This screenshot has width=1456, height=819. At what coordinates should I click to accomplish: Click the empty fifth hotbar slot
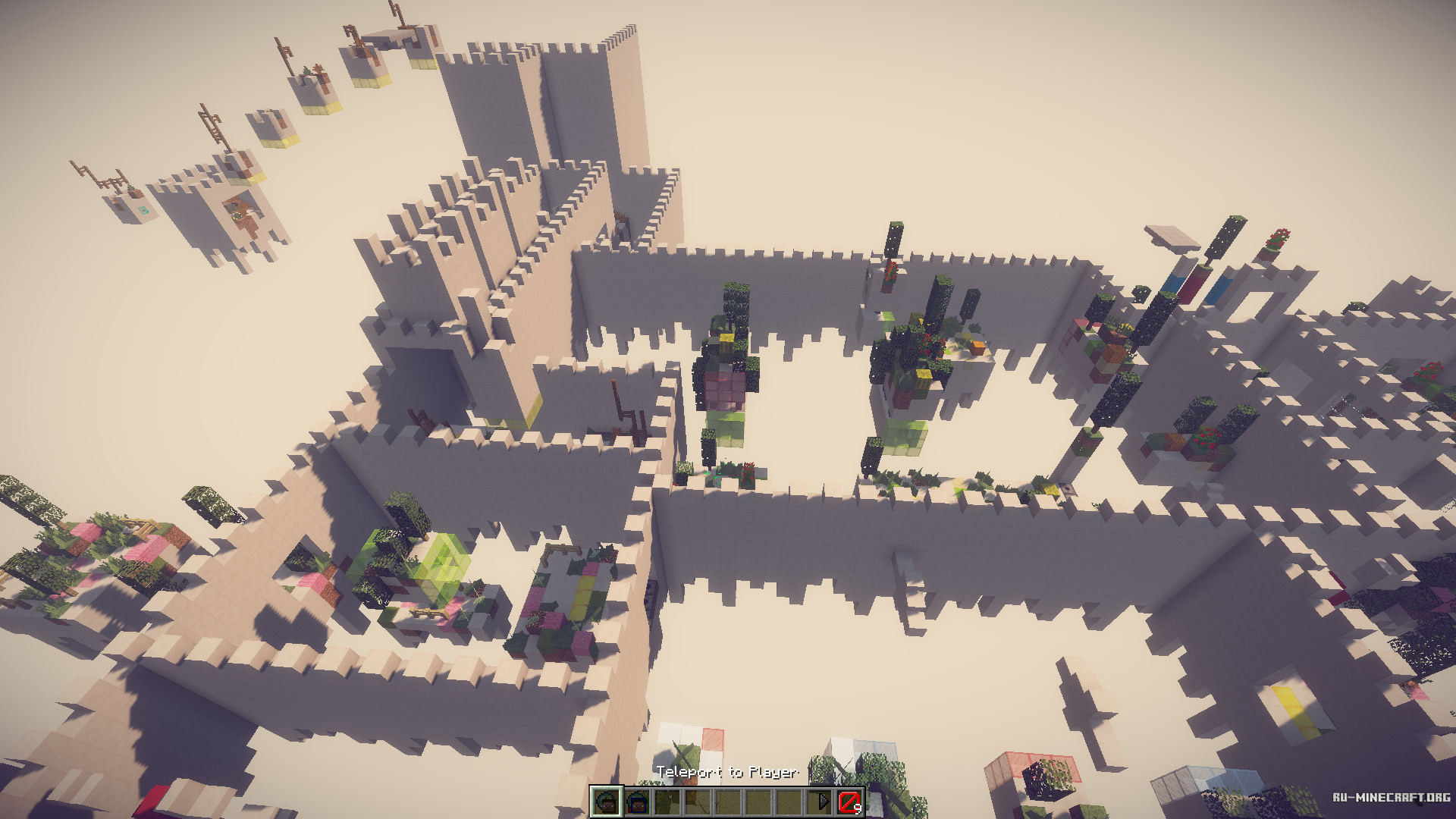(730, 802)
